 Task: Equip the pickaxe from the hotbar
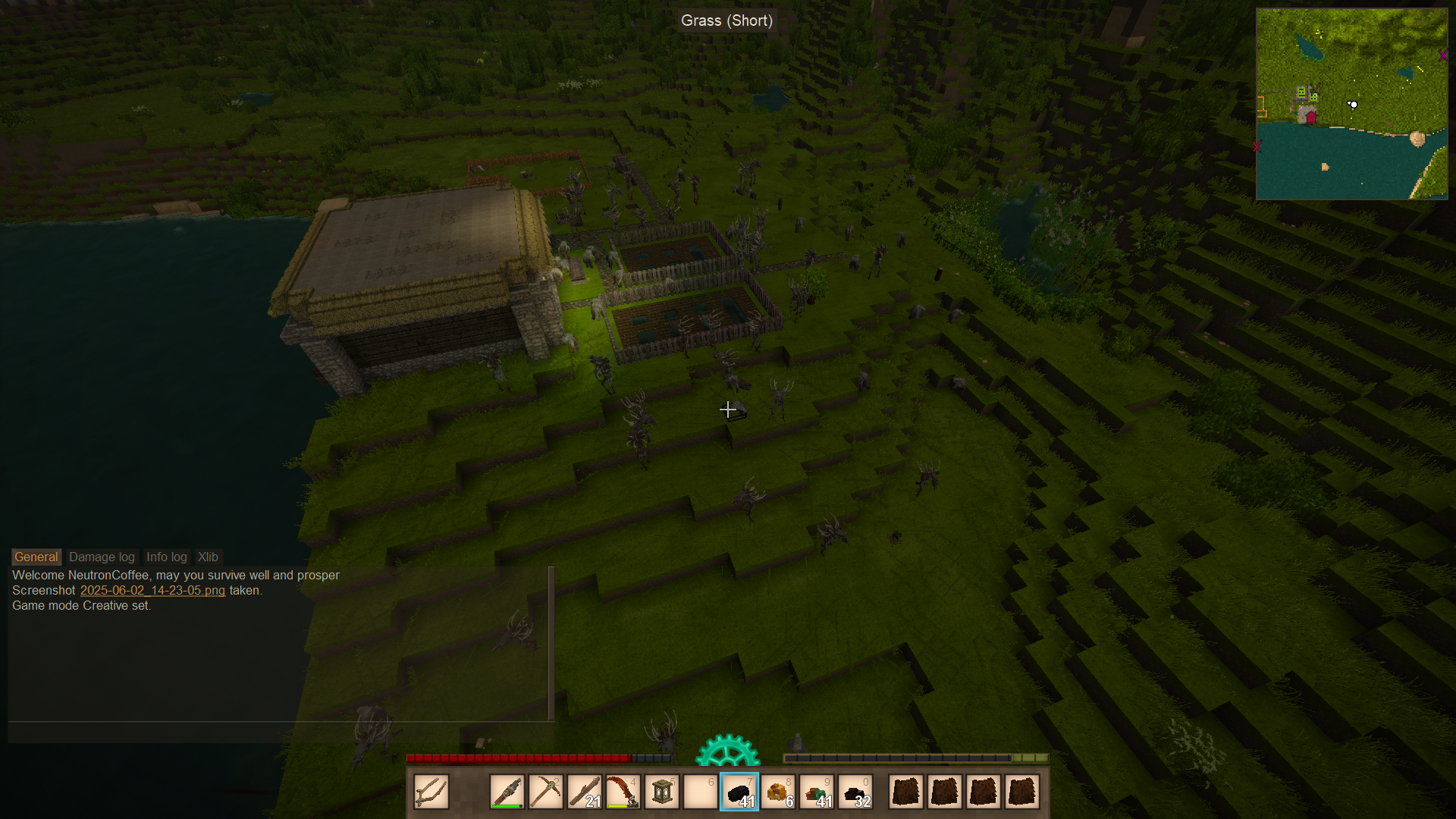tap(546, 792)
